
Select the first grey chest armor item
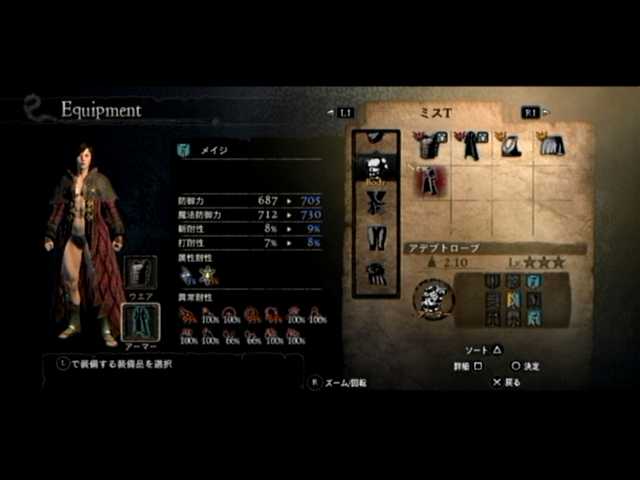coord(431,146)
